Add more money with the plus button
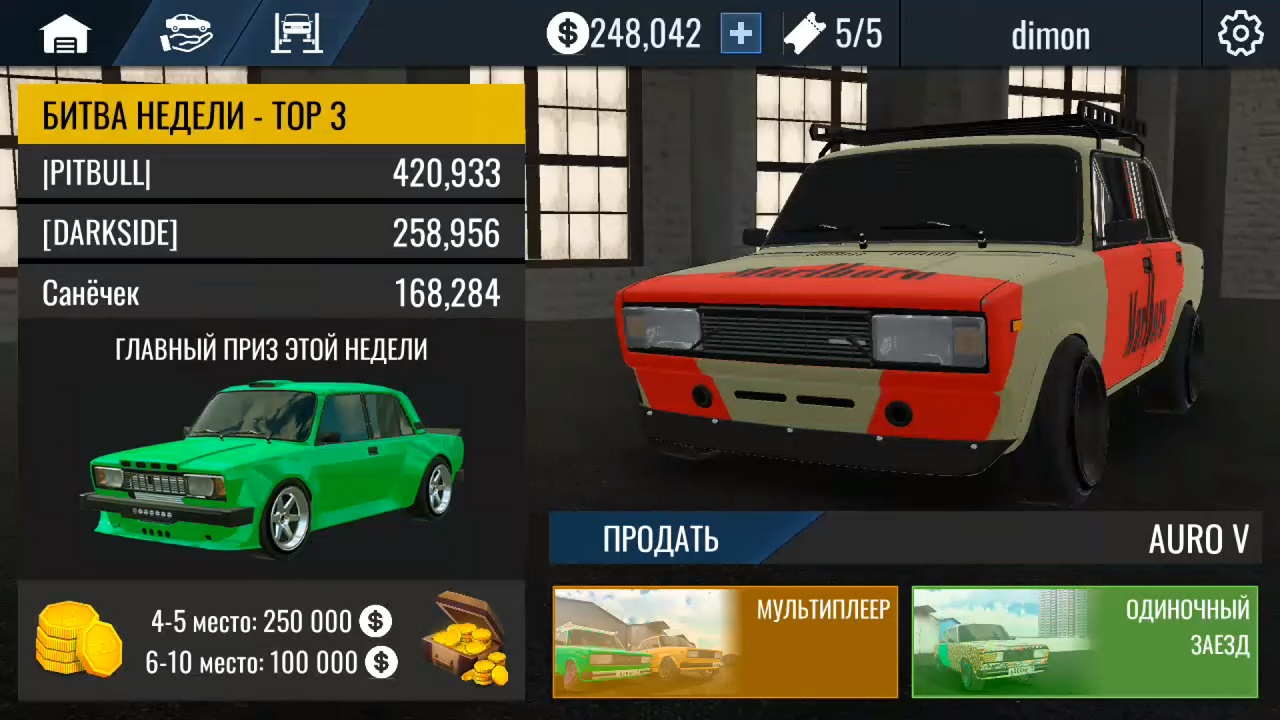Viewport: 1280px width, 720px height. pyautogui.click(x=741, y=34)
